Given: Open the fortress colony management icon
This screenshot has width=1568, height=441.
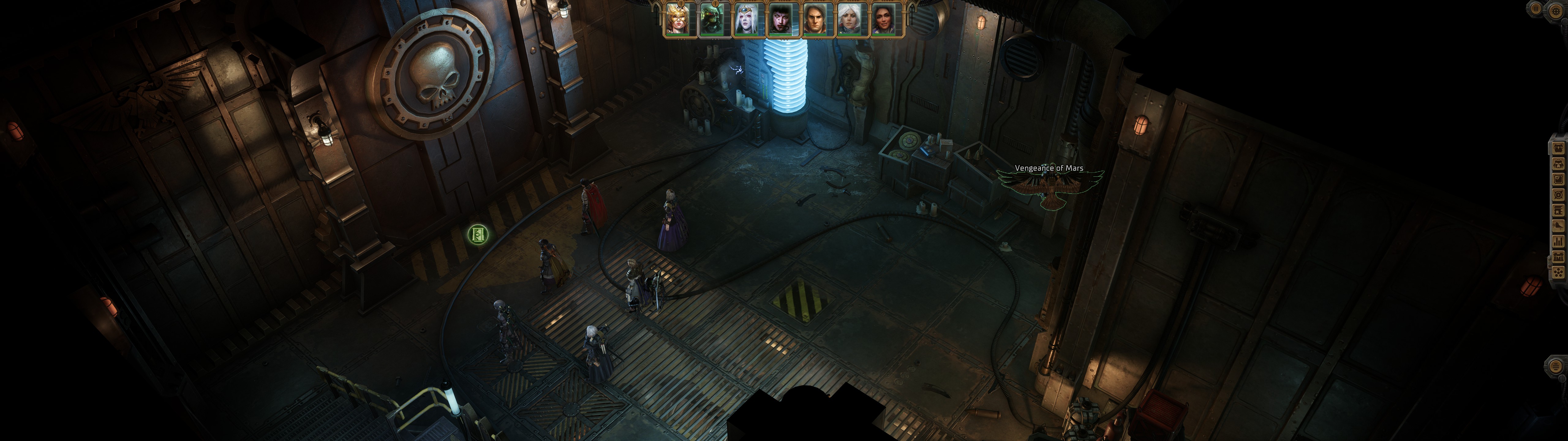Looking at the screenshot, I should coord(1559,257).
